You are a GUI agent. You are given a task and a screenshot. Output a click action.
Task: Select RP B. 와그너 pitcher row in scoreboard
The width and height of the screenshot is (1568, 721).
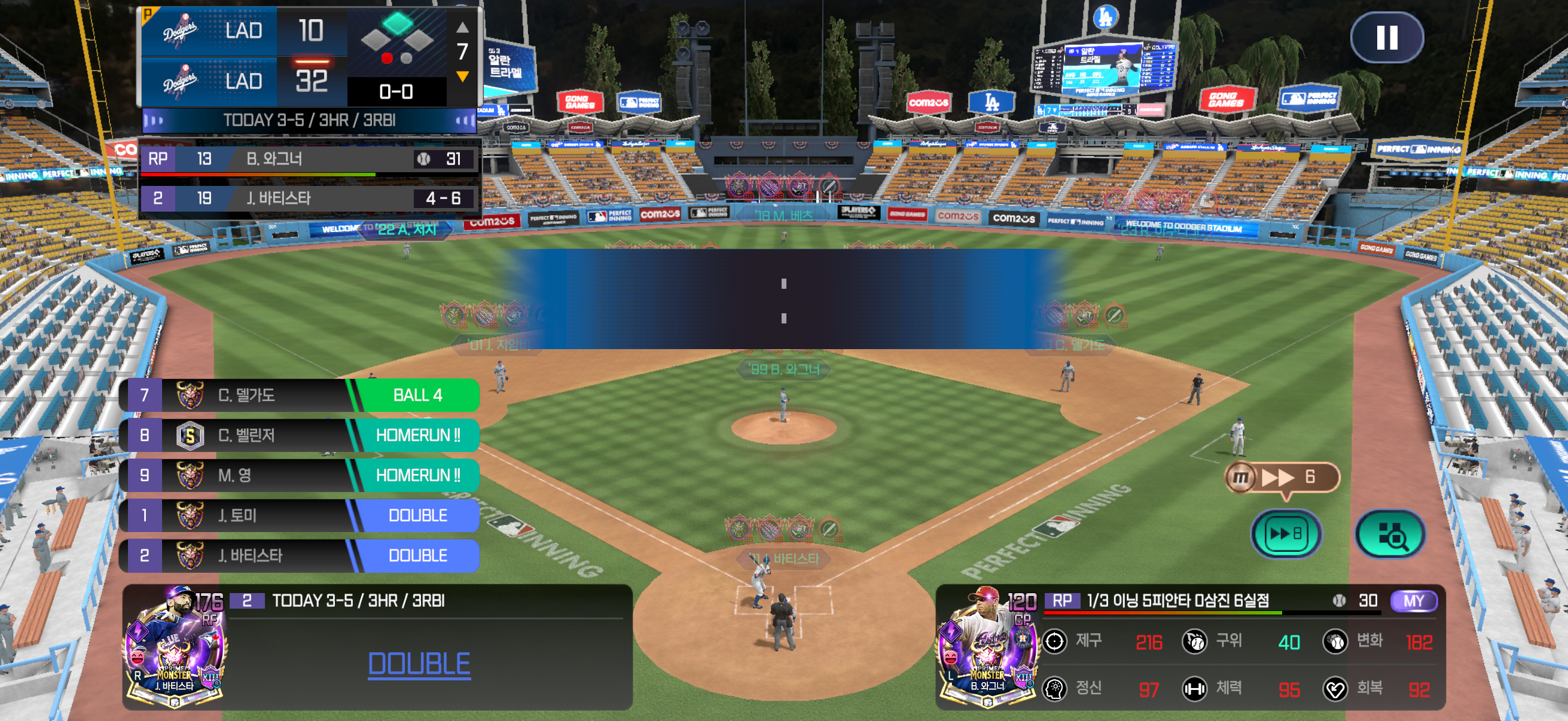309,160
